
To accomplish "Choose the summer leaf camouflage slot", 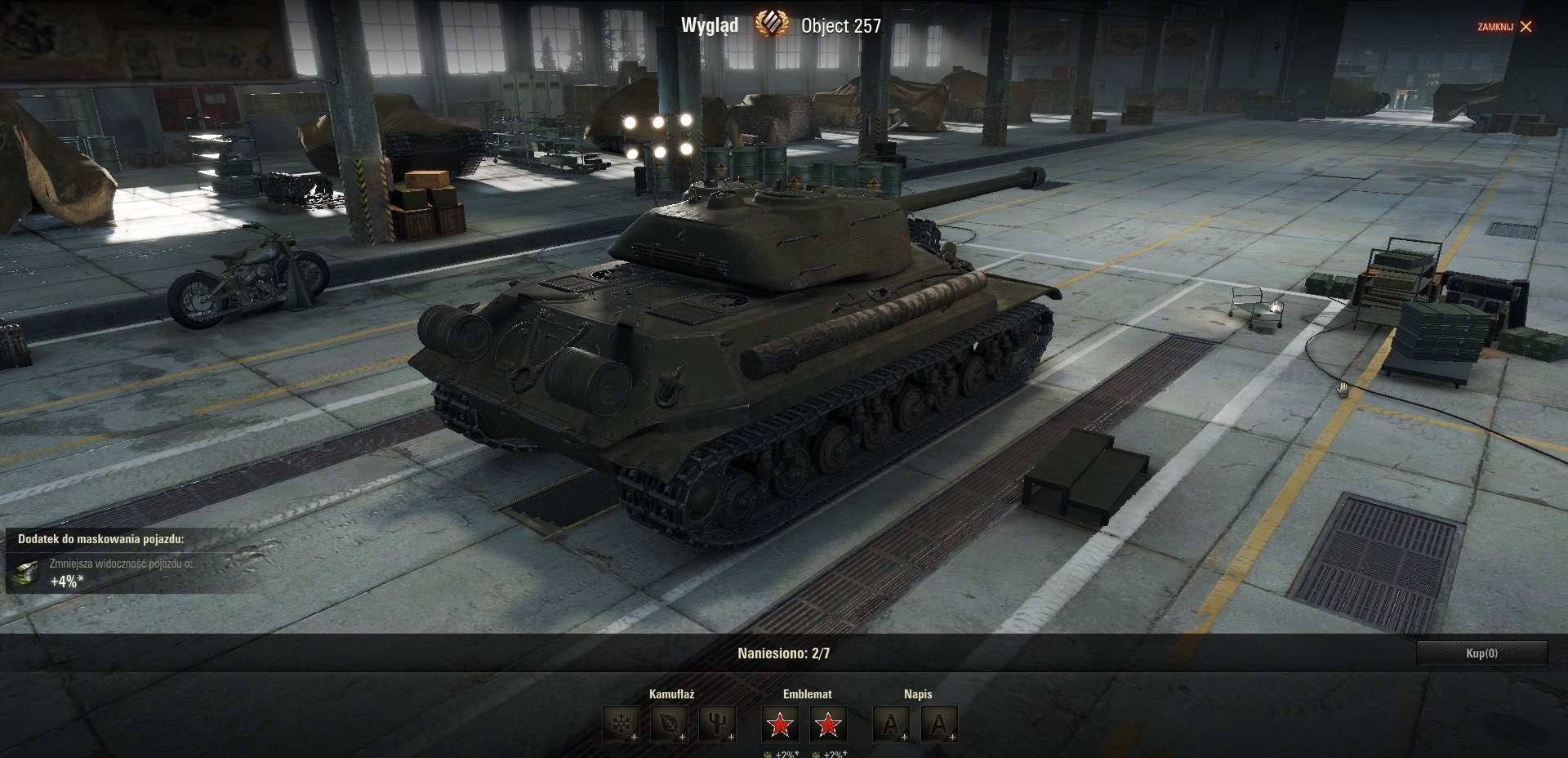I will (x=669, y=724).
